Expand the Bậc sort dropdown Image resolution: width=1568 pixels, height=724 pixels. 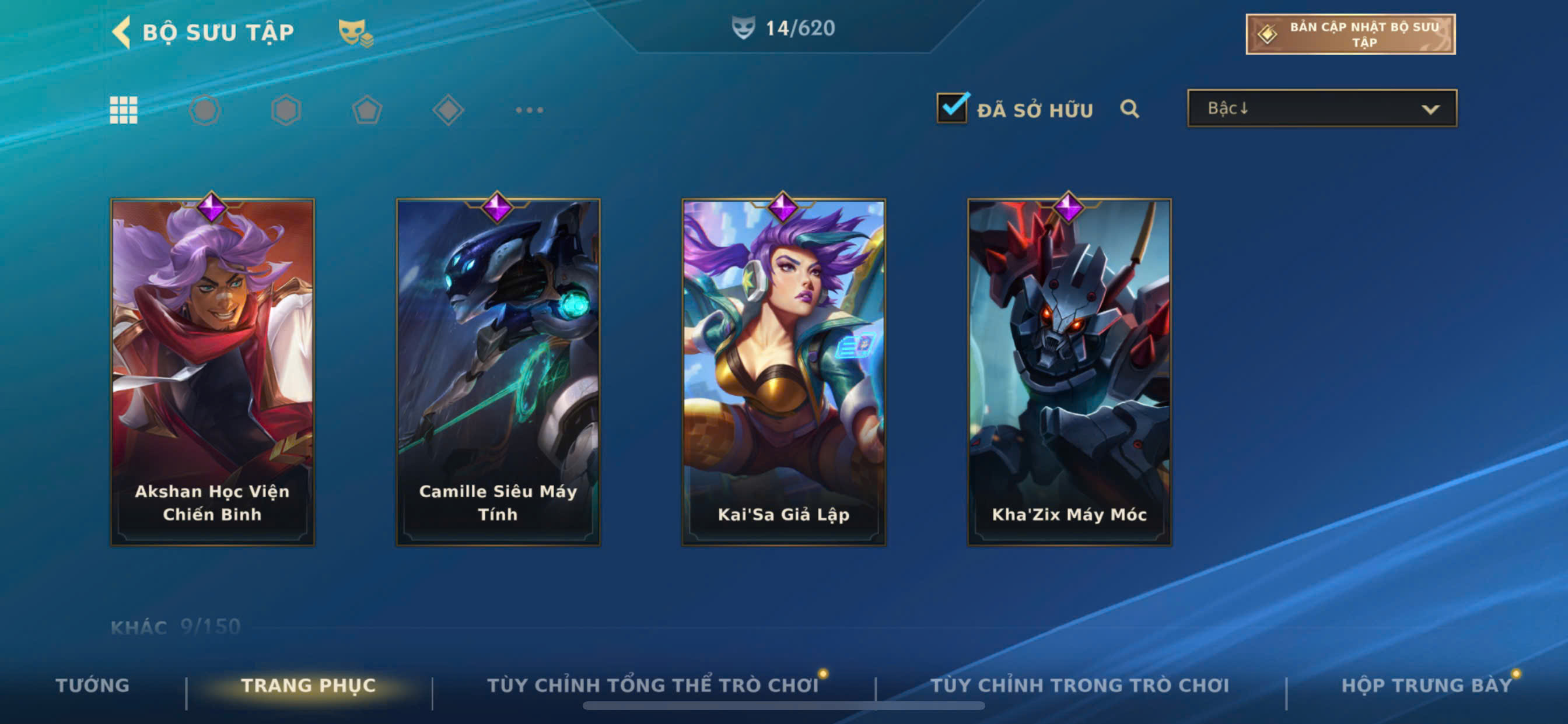pos(1322,108)
